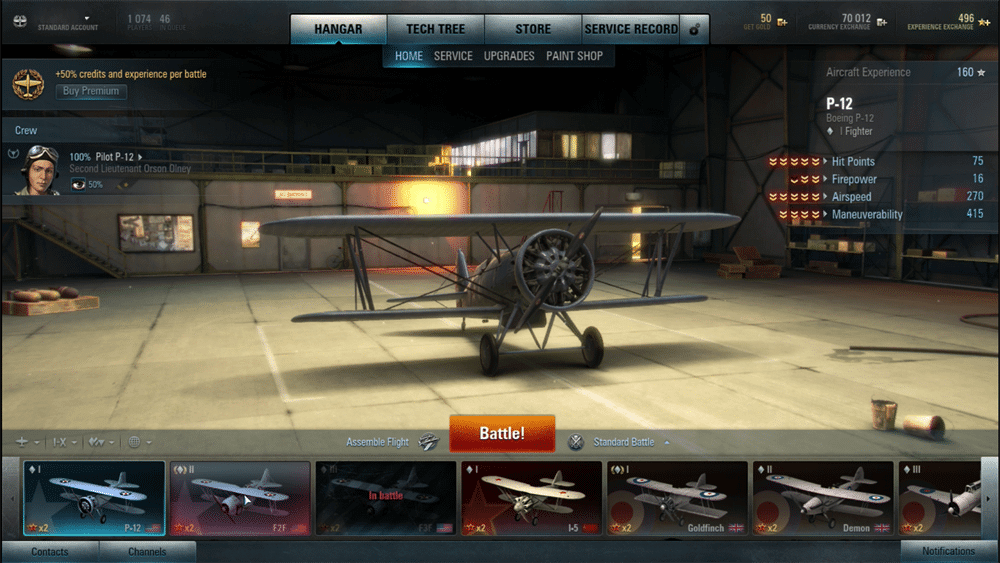
Task: Enter the Paint Shop
Action: 574,56
